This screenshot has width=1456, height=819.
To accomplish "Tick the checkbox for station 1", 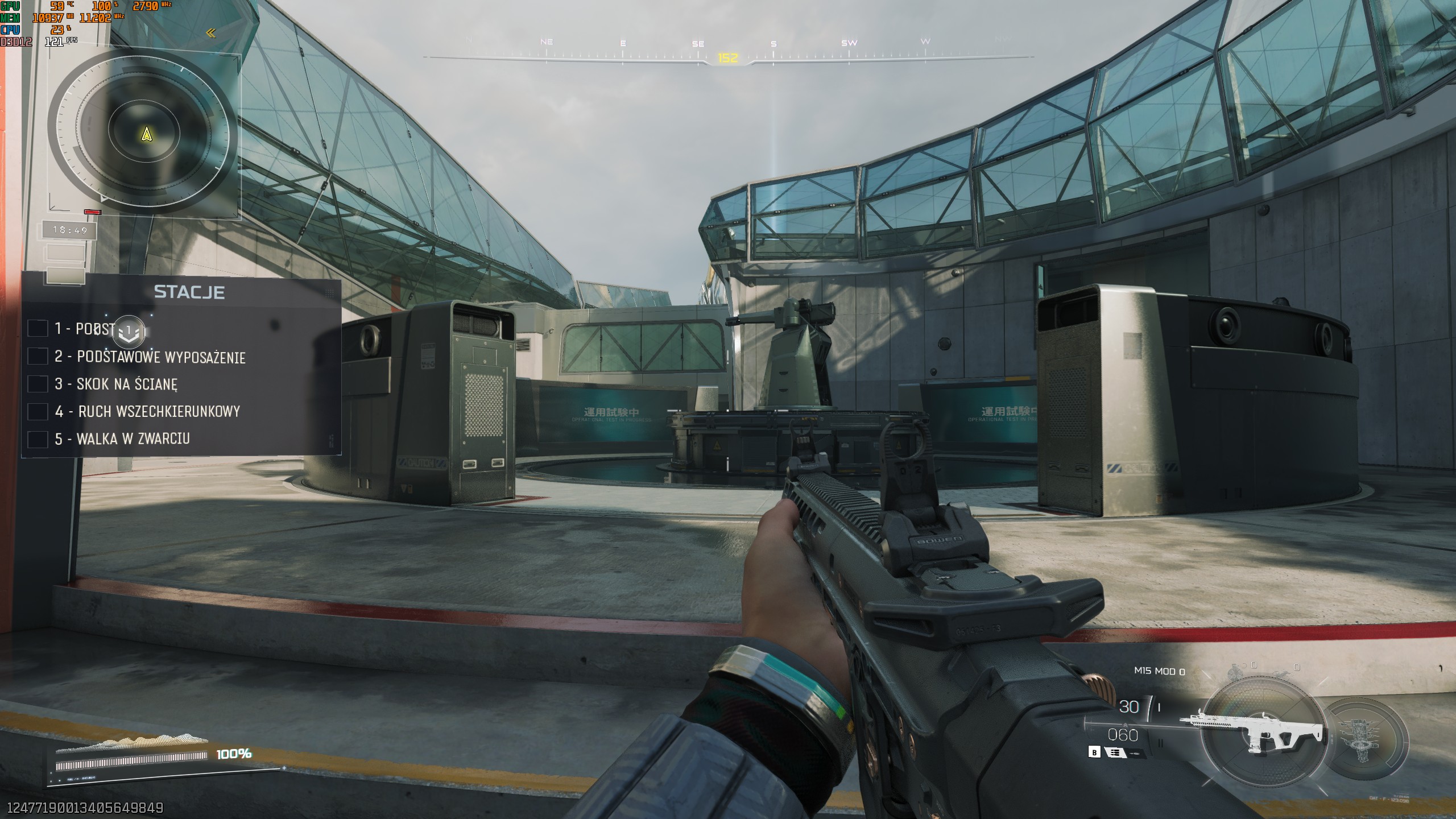I will coord(38,329).
